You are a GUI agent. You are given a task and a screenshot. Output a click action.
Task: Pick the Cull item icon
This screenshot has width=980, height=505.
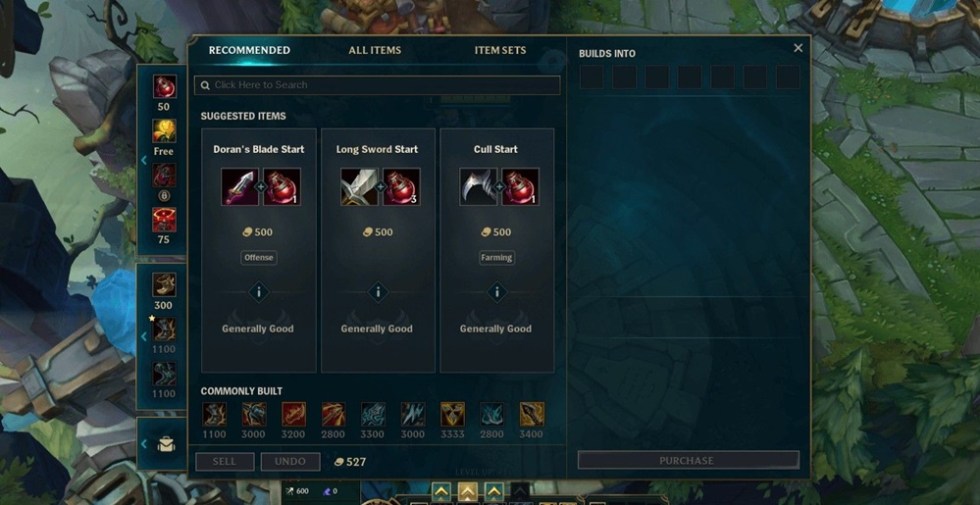coord(478,187)
